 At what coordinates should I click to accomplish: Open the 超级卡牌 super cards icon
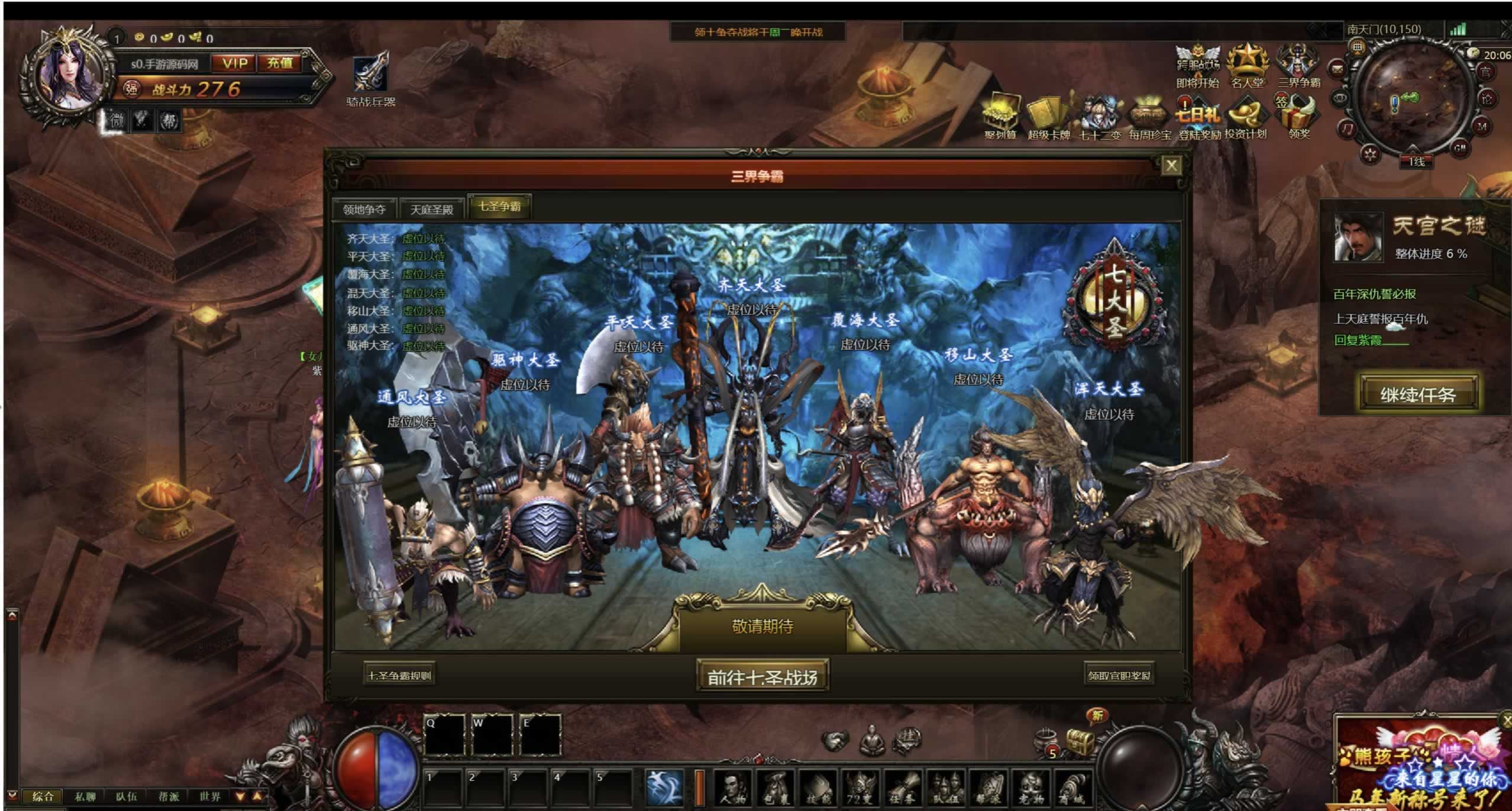[x=1048, y=117]
